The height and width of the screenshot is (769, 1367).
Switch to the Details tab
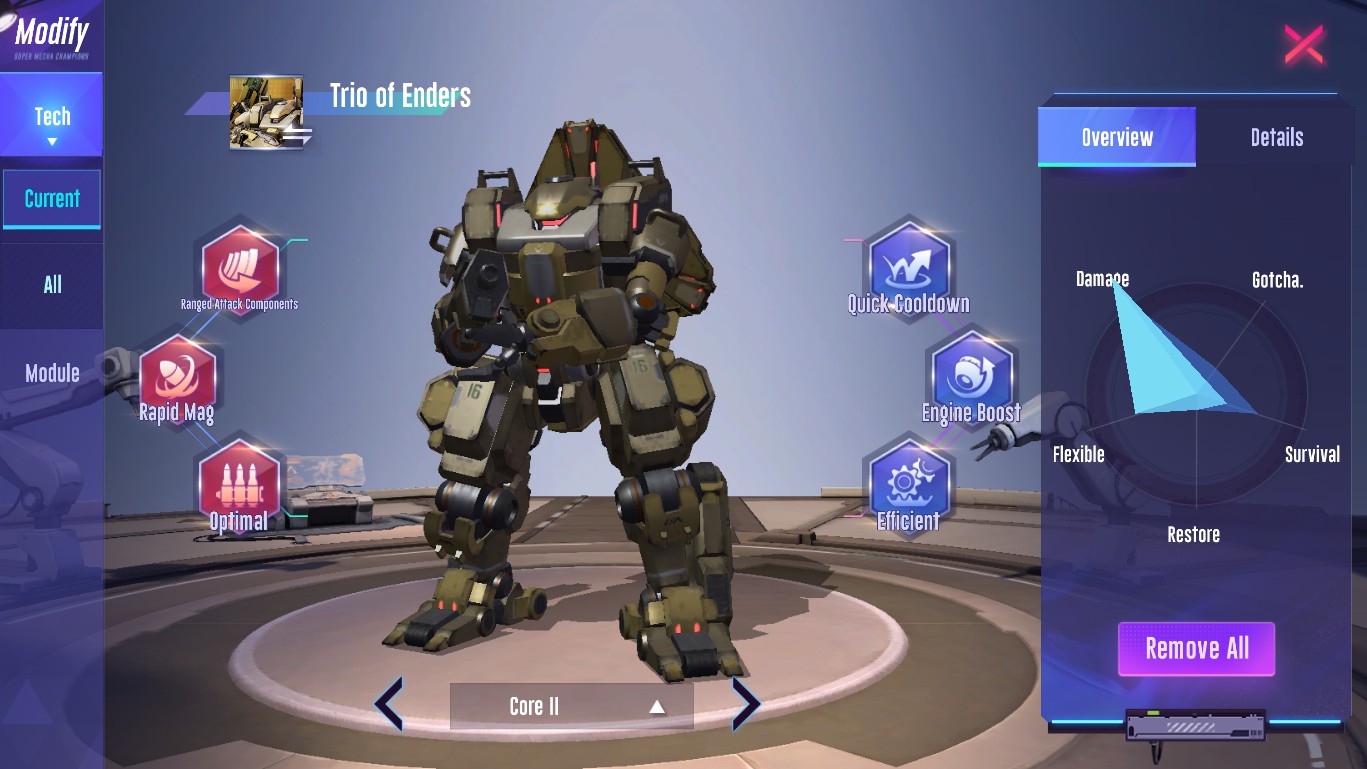[x=1276, y=137]
